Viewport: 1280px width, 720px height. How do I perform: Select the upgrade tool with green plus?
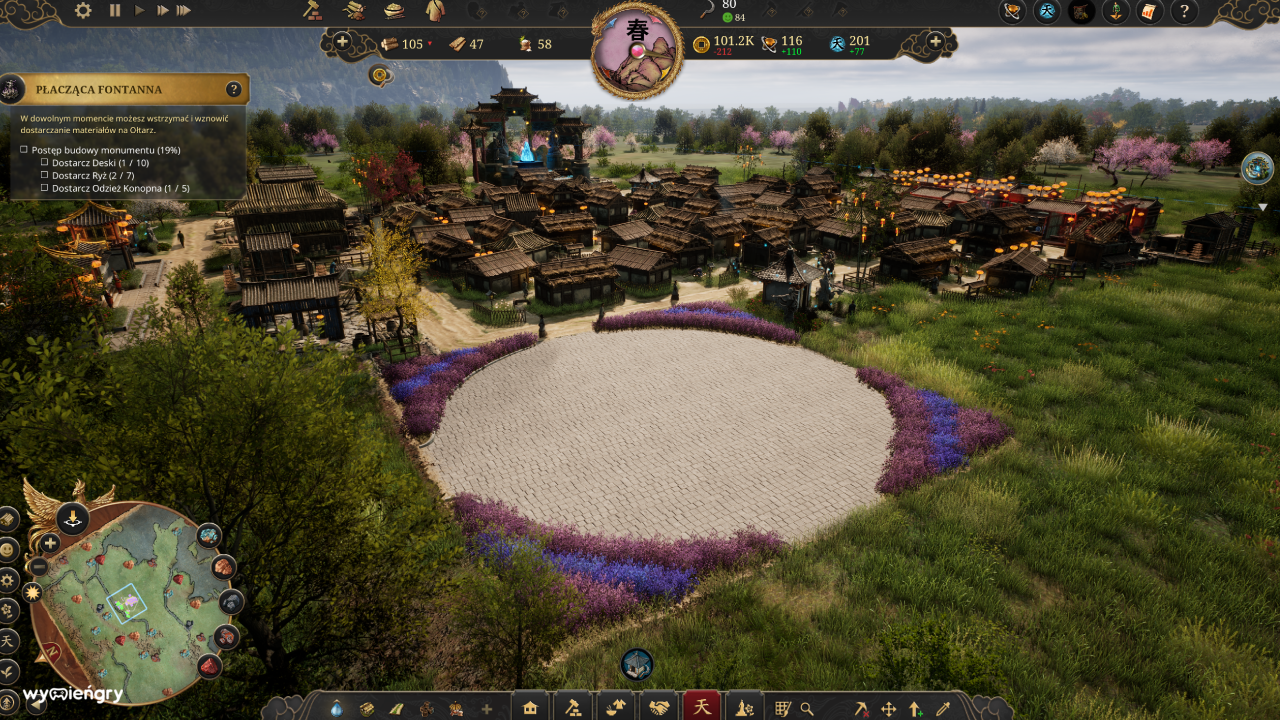click(915, 708)
